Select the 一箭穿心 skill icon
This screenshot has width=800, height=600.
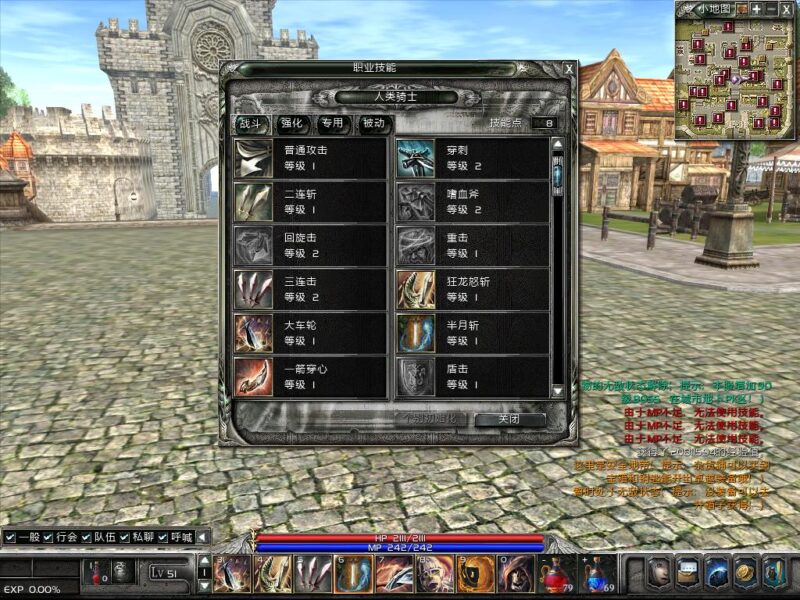coord(253,377)
